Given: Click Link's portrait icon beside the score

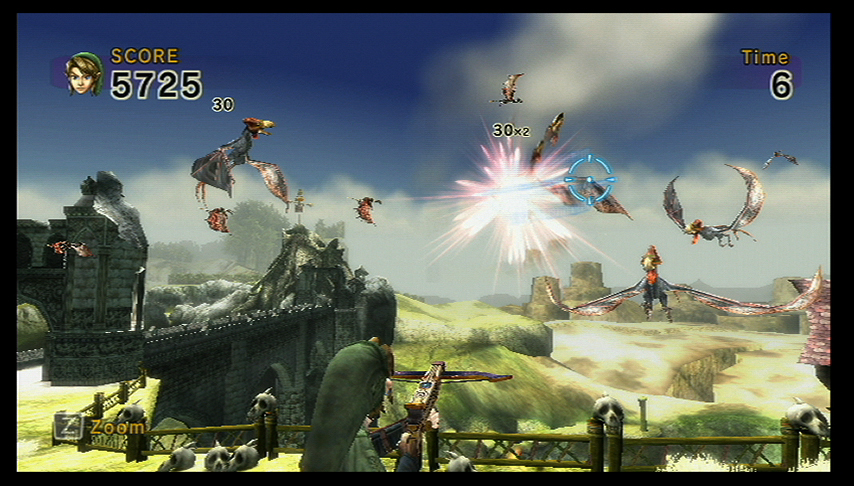Looking at the screenshot, I should [x=84, y=74].
